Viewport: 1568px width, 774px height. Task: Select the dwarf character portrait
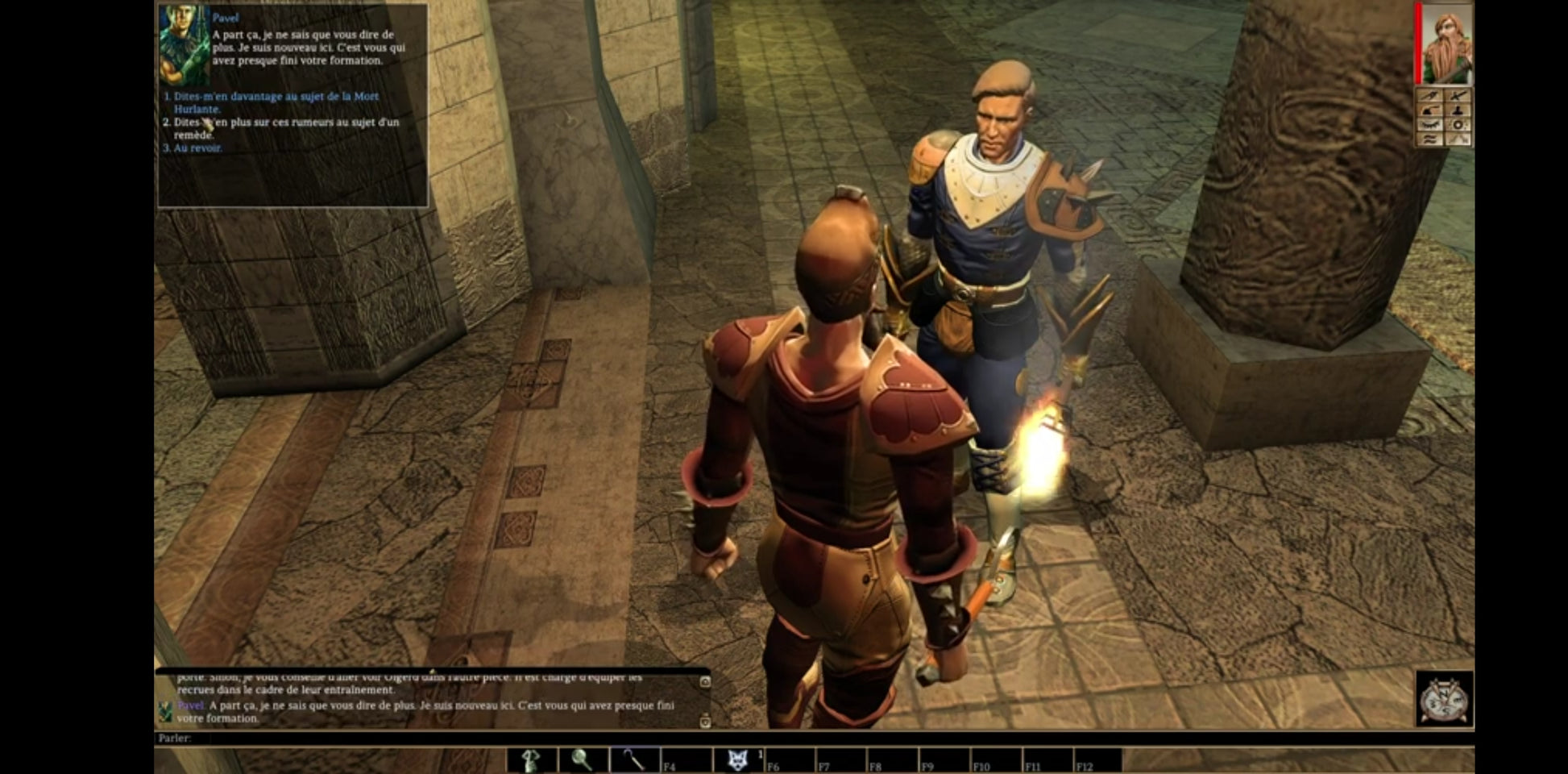point(1446,45)
